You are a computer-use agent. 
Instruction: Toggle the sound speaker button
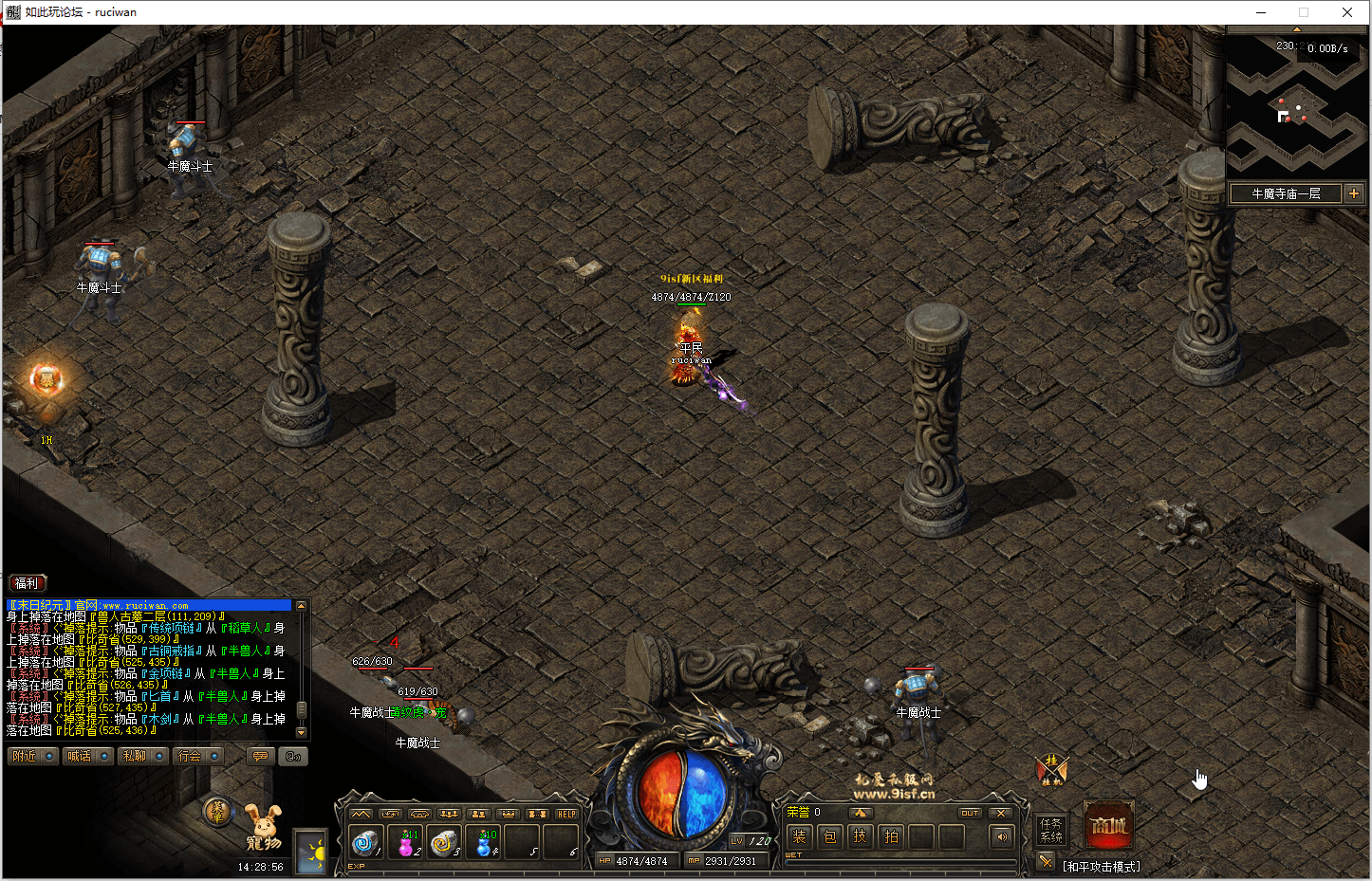click(1001, 836)
